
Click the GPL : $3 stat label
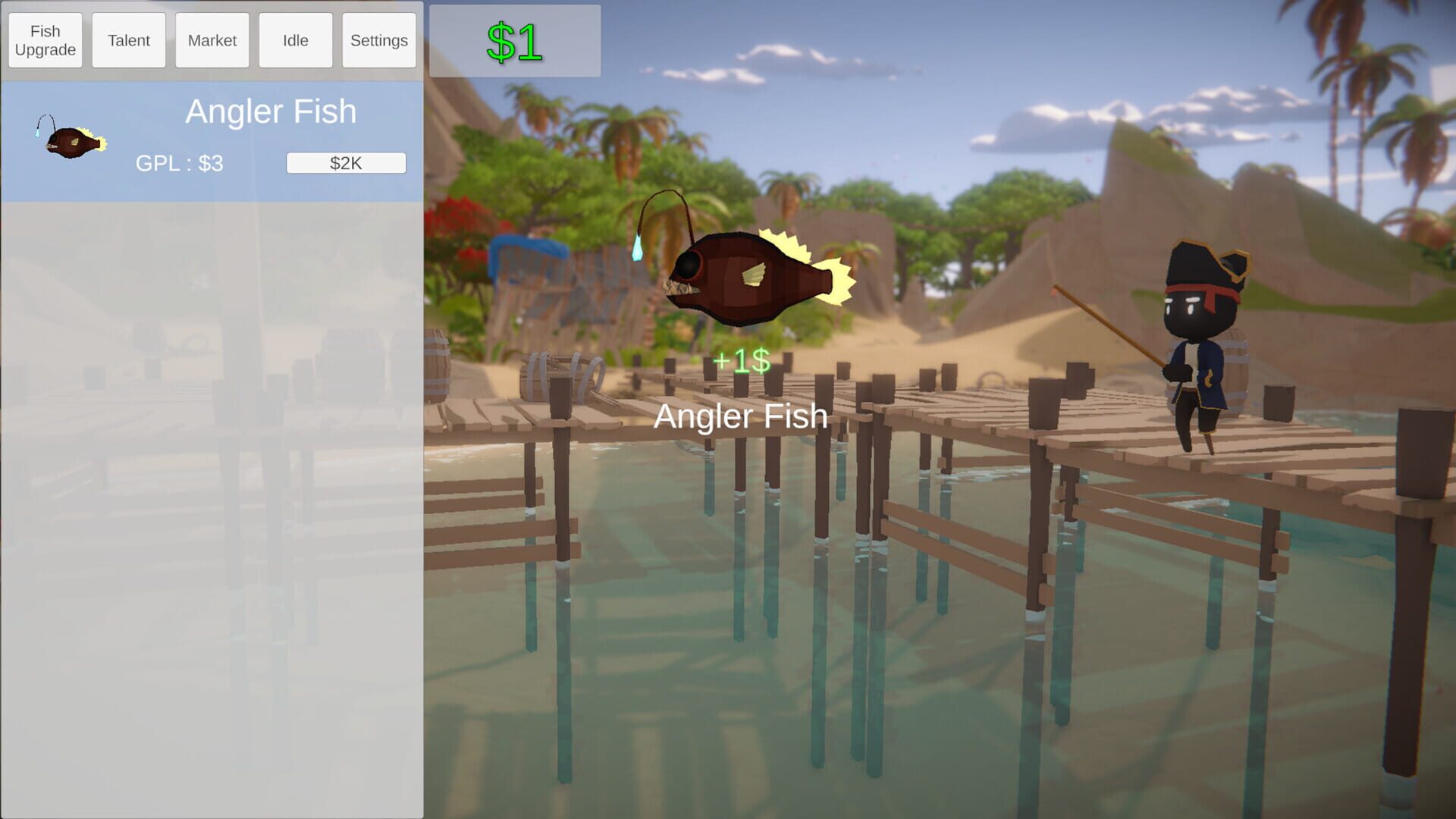pyautogui.click(x=179, y=162)
